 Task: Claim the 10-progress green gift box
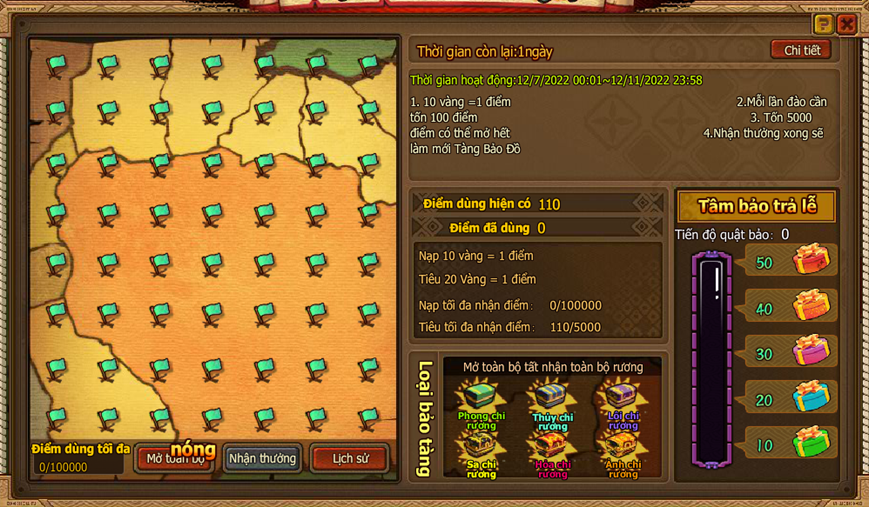[811, 443]
